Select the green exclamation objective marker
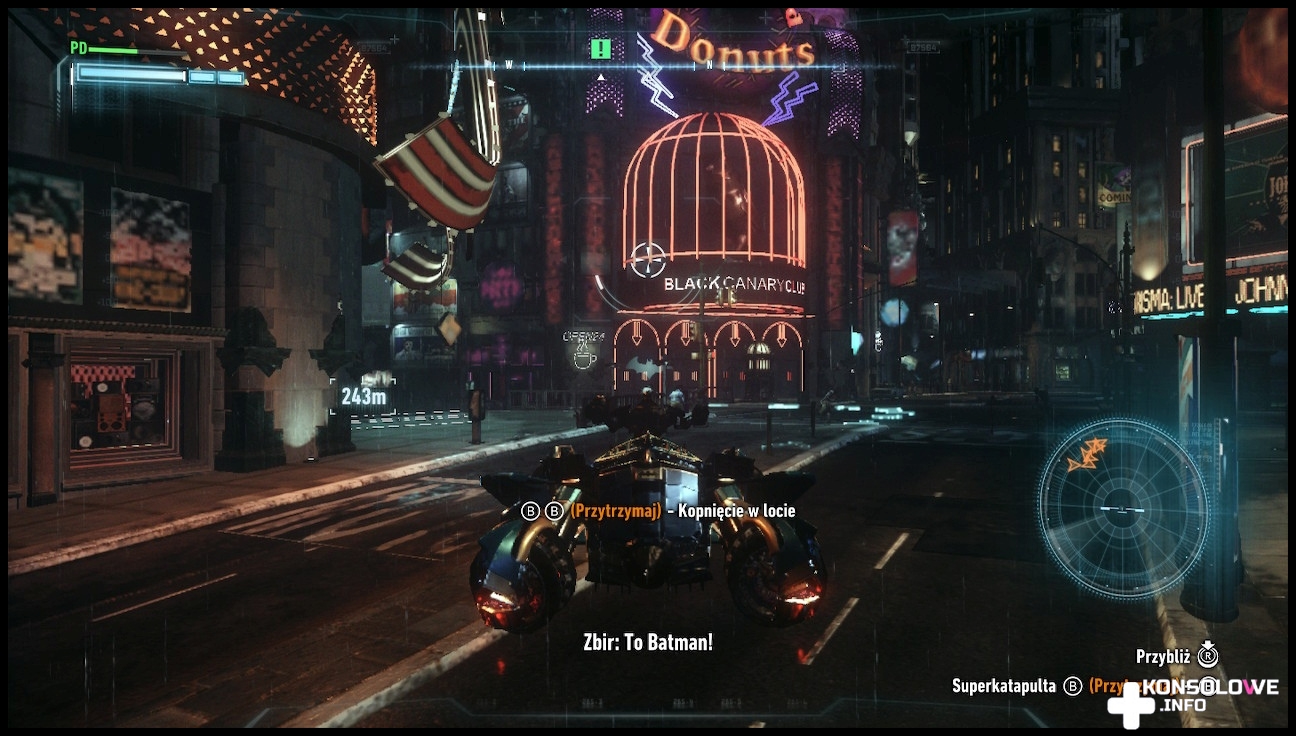 coord(600,48)
